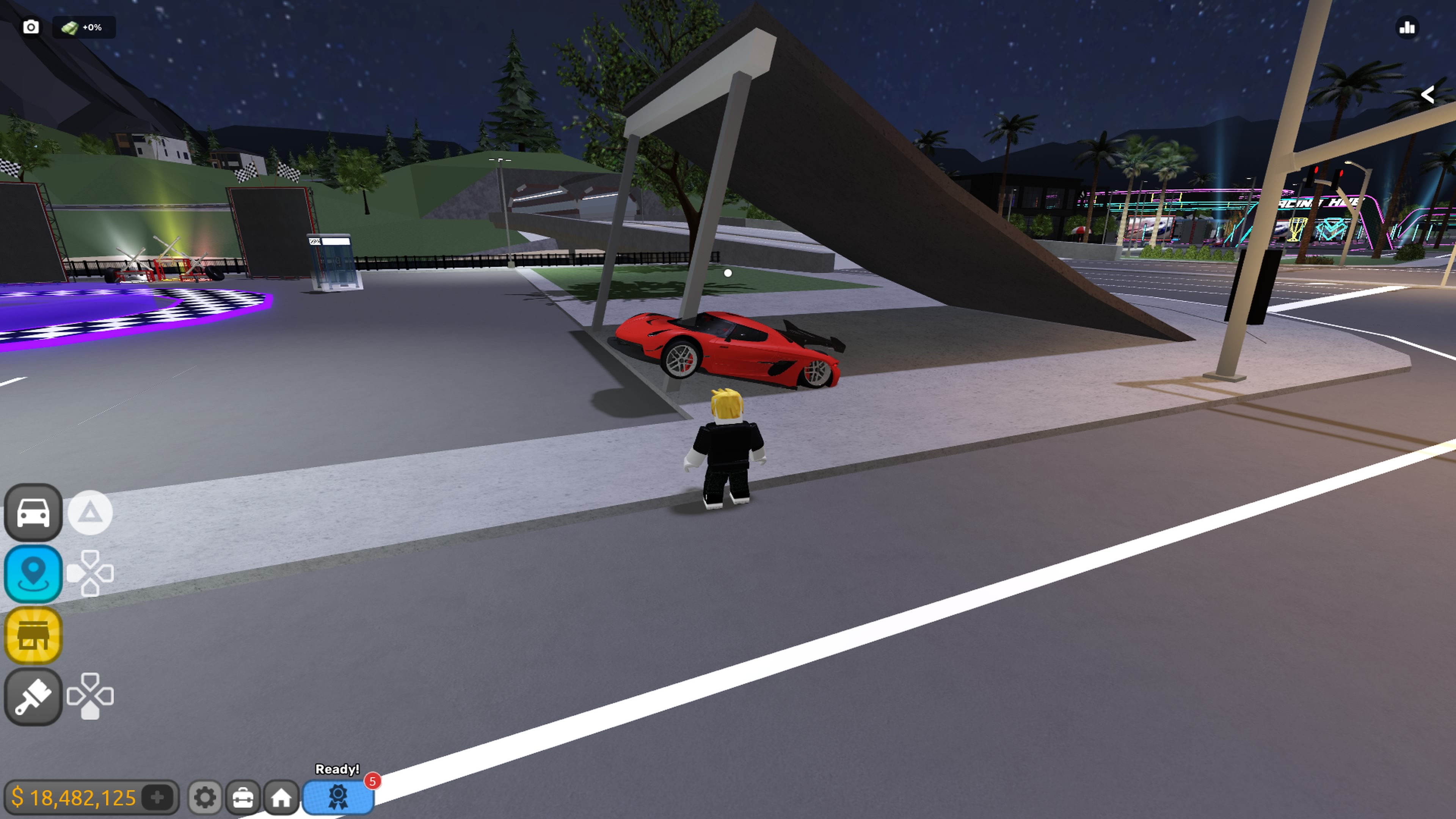Go to the home button
This screenshot has width=1456, height=819.
(x=281, y=797)
